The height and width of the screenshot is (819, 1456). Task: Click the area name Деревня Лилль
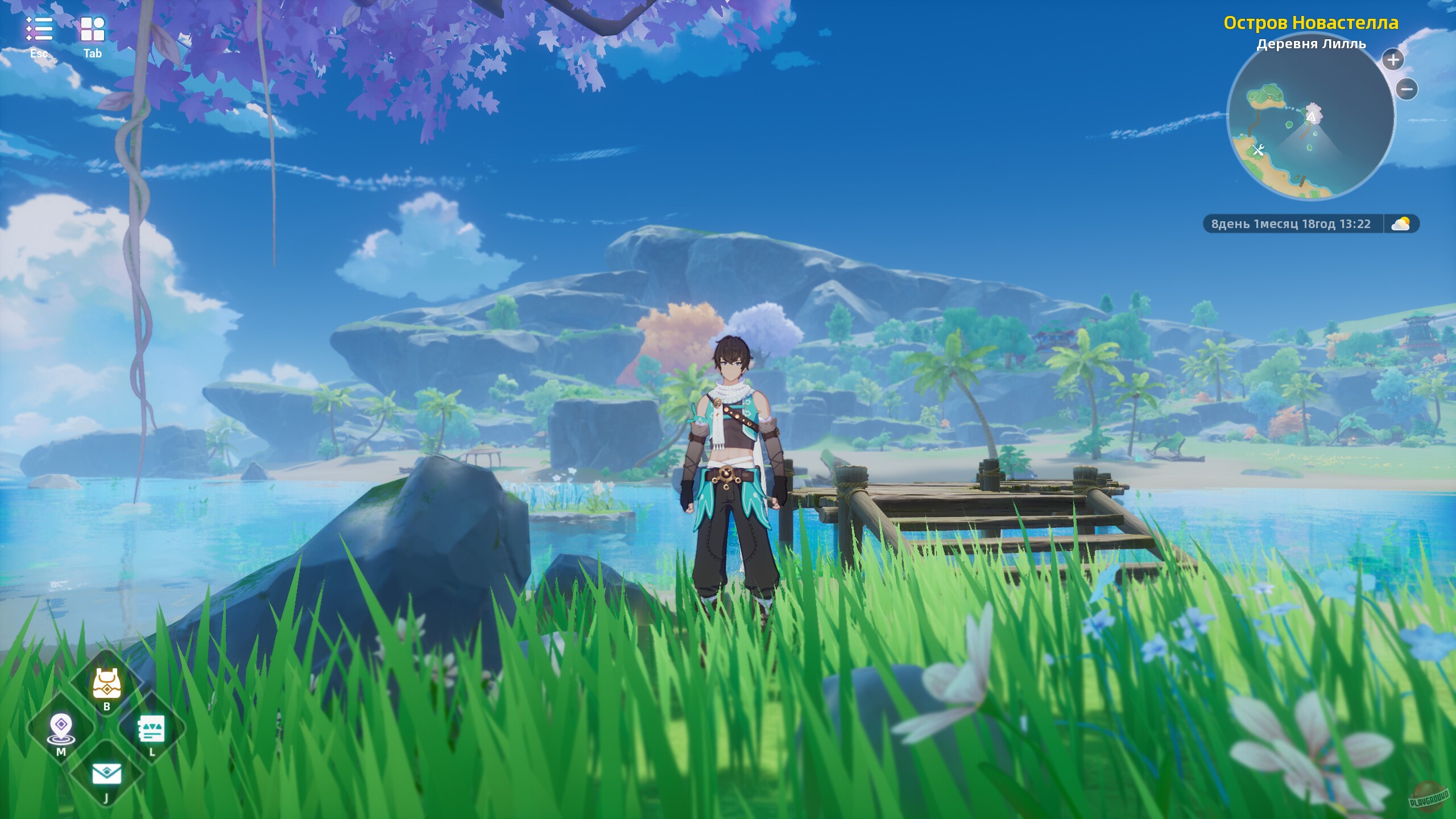click(x=1311, y=45)
